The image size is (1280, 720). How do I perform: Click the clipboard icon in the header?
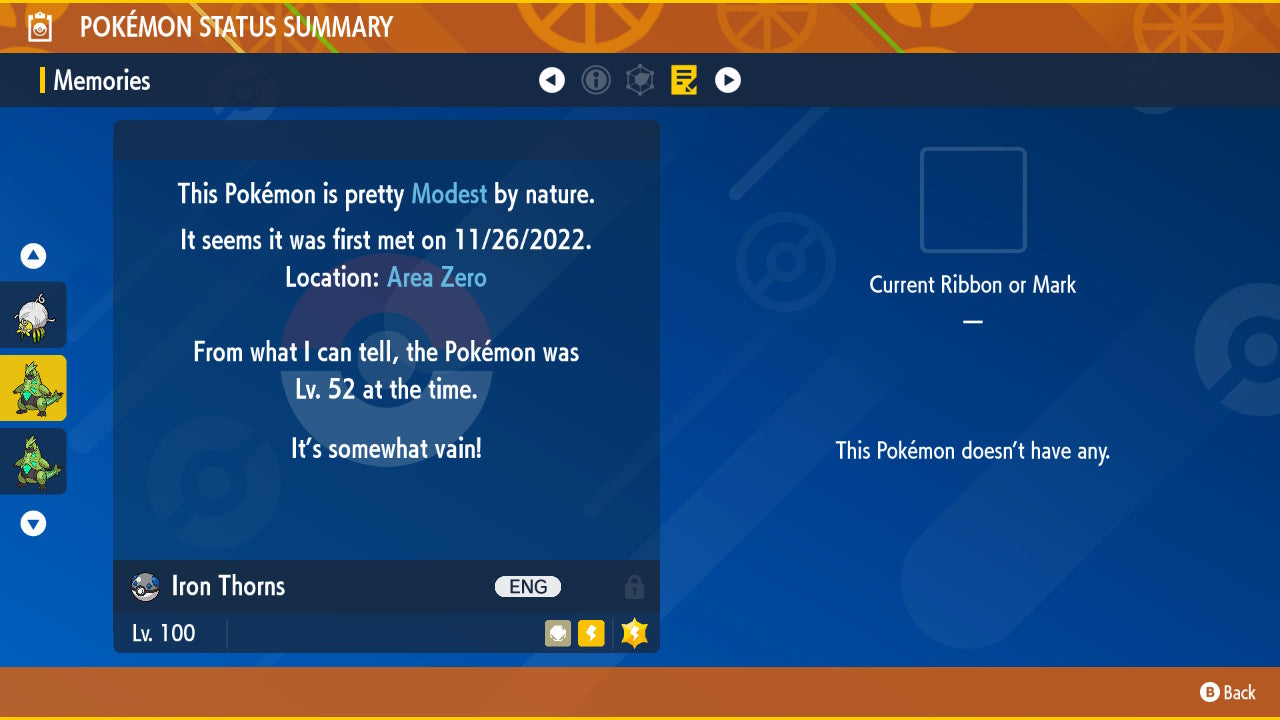pyautogui.click(x=40, y=26)
